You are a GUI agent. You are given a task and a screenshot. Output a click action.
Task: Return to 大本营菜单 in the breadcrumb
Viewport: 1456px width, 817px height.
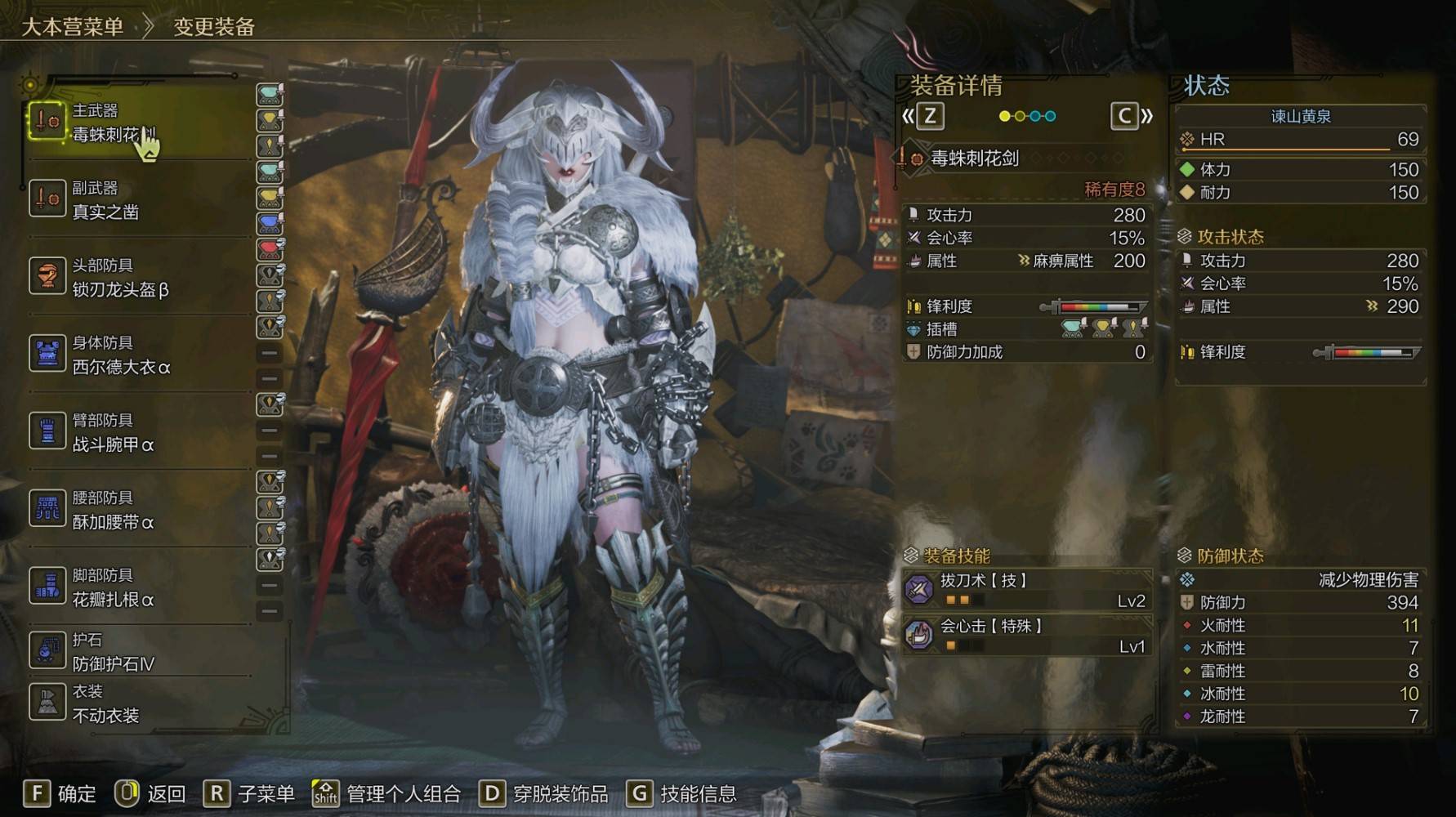(x=72, y=27)
